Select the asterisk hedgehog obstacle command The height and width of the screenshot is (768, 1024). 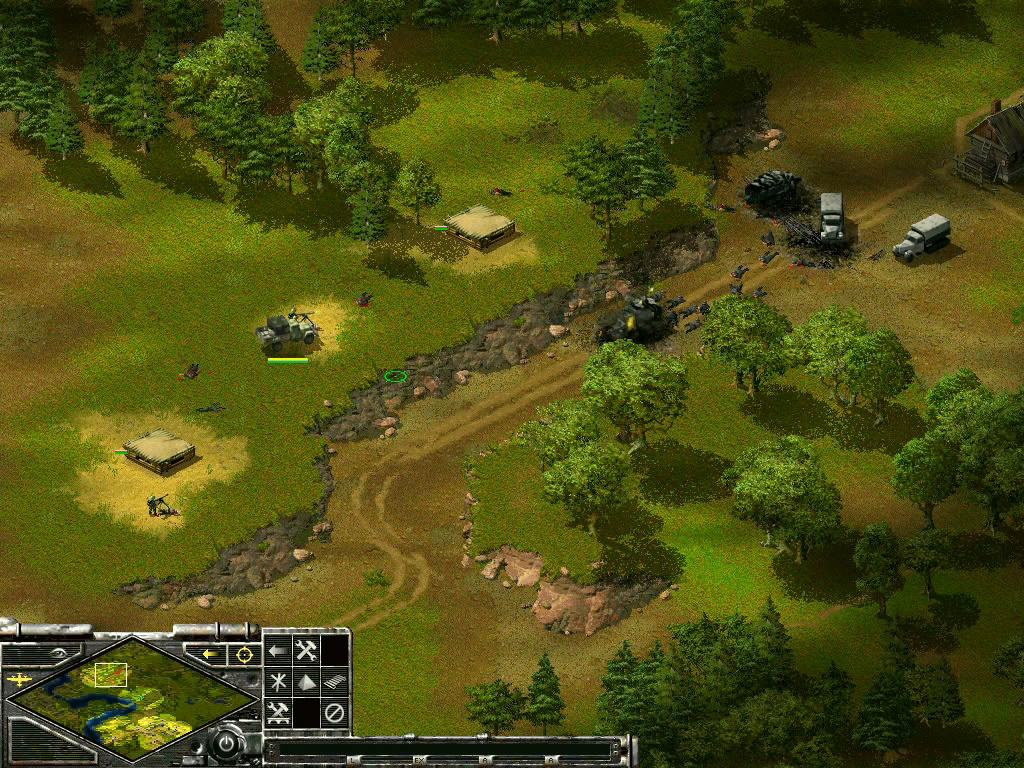[x=277, y=682]
